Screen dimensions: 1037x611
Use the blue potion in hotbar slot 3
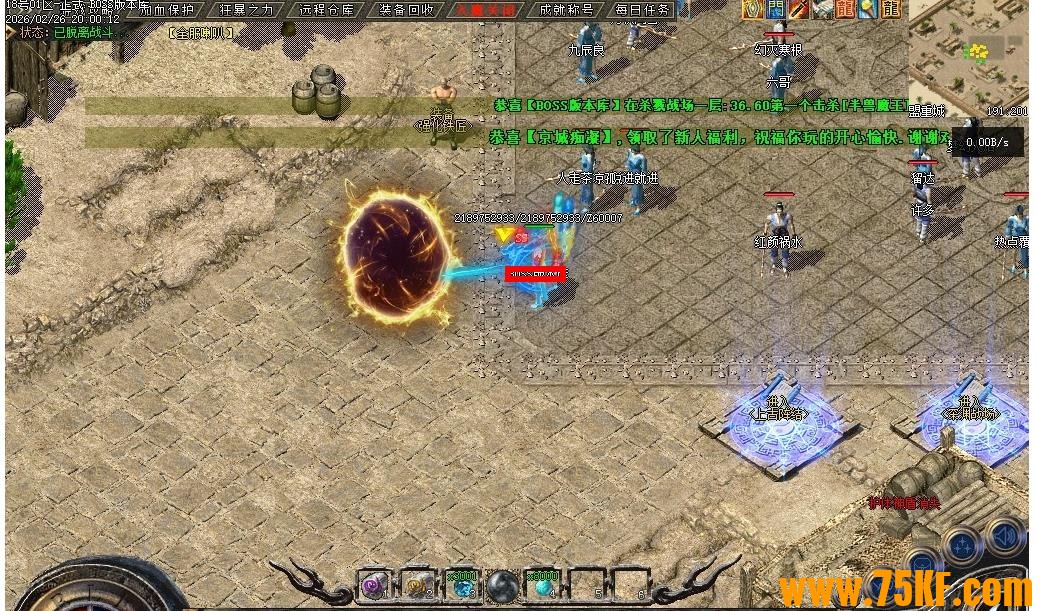463,586
